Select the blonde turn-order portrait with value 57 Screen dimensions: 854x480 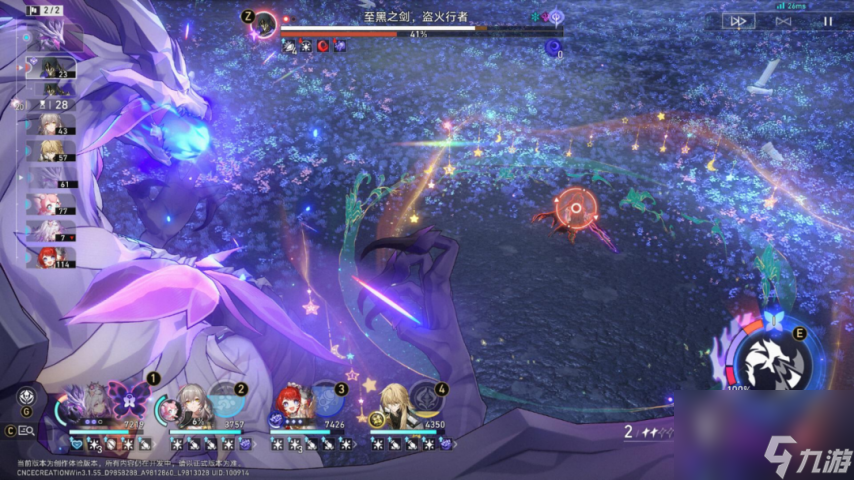click(50, 151)
